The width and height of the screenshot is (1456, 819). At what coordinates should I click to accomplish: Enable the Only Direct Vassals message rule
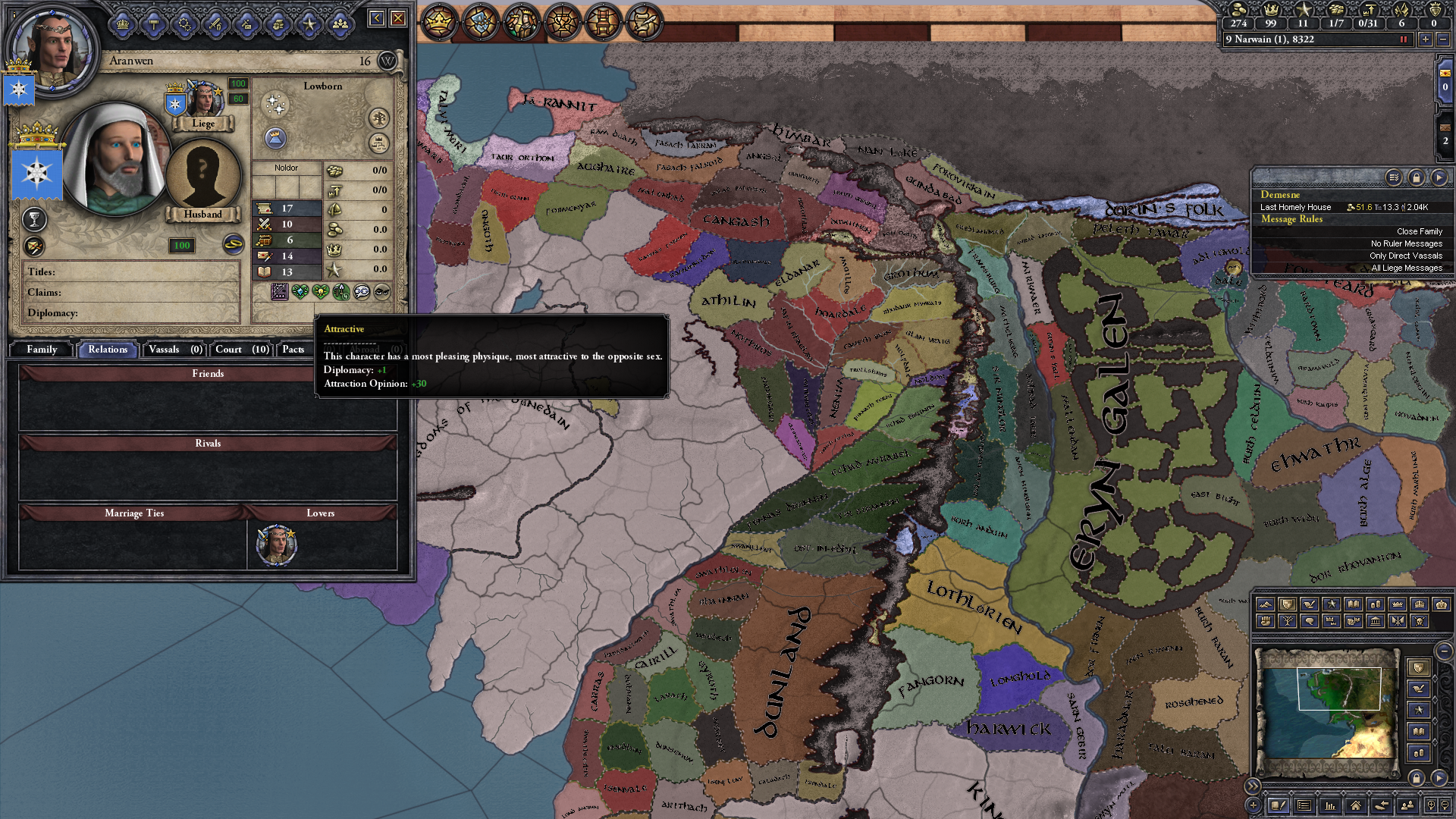[x=1407, y=256]
